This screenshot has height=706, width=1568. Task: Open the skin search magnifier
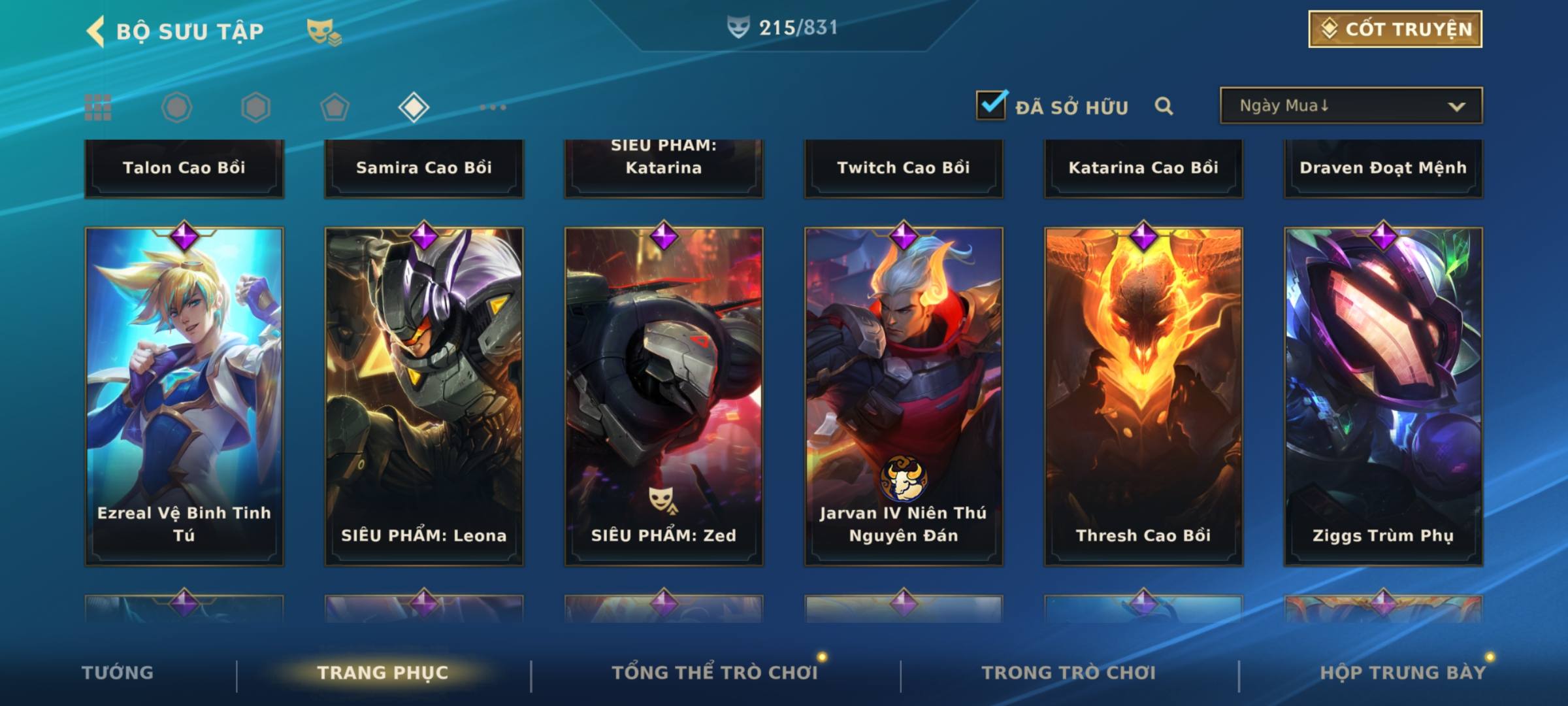[1164, 106]
